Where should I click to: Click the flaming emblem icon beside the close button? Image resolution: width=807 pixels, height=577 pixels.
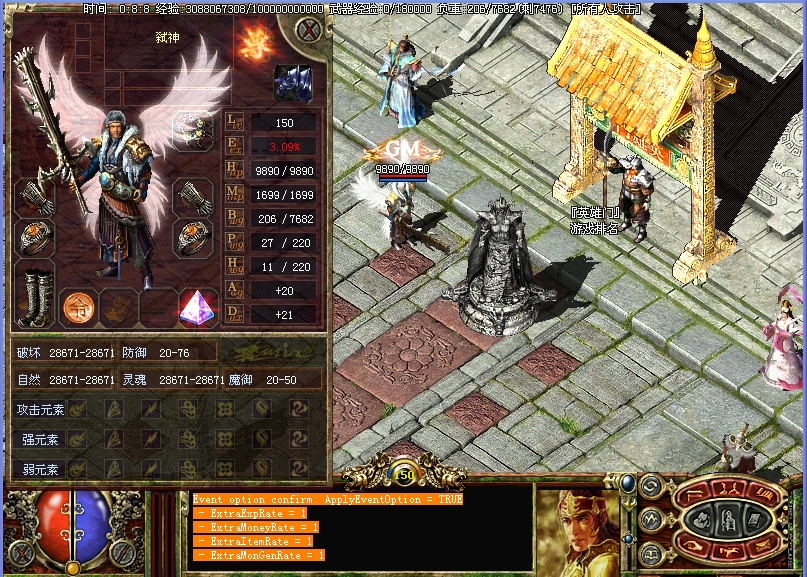(x=248, y=41)
